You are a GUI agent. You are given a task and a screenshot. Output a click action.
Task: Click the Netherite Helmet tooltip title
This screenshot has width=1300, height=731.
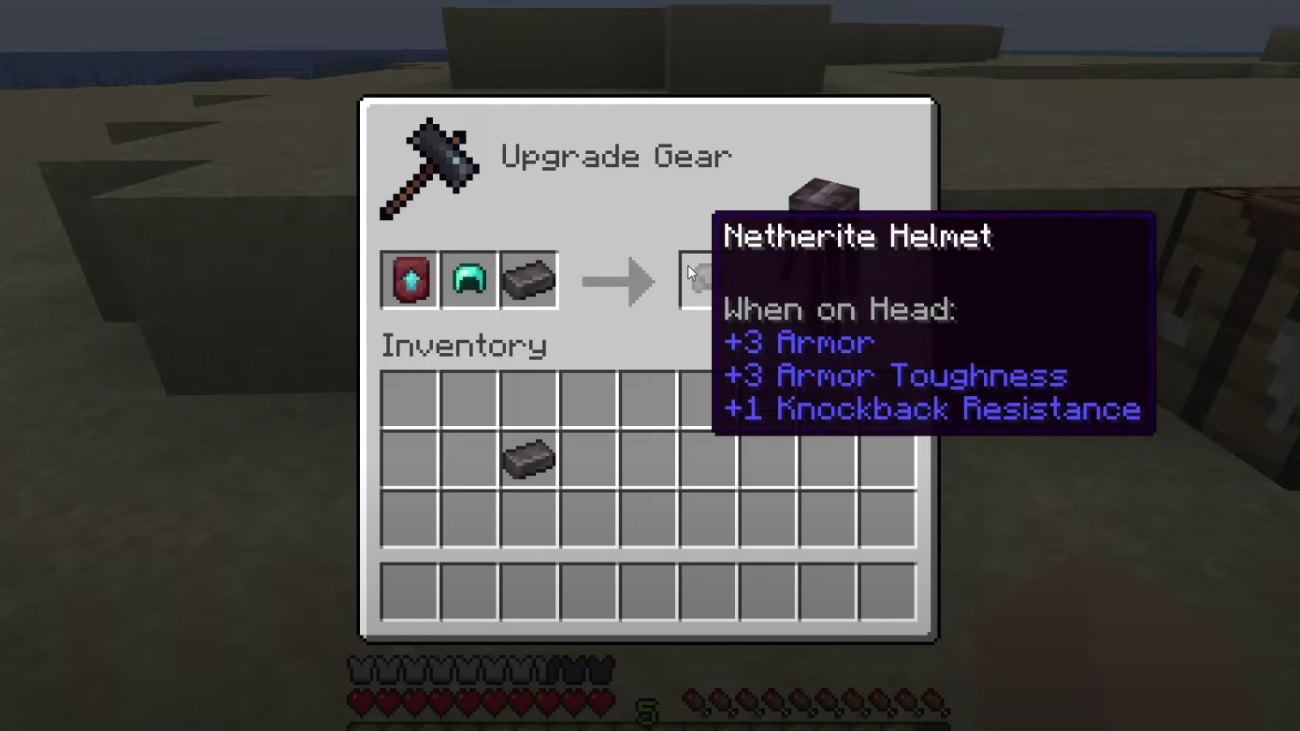coord(857,236)
